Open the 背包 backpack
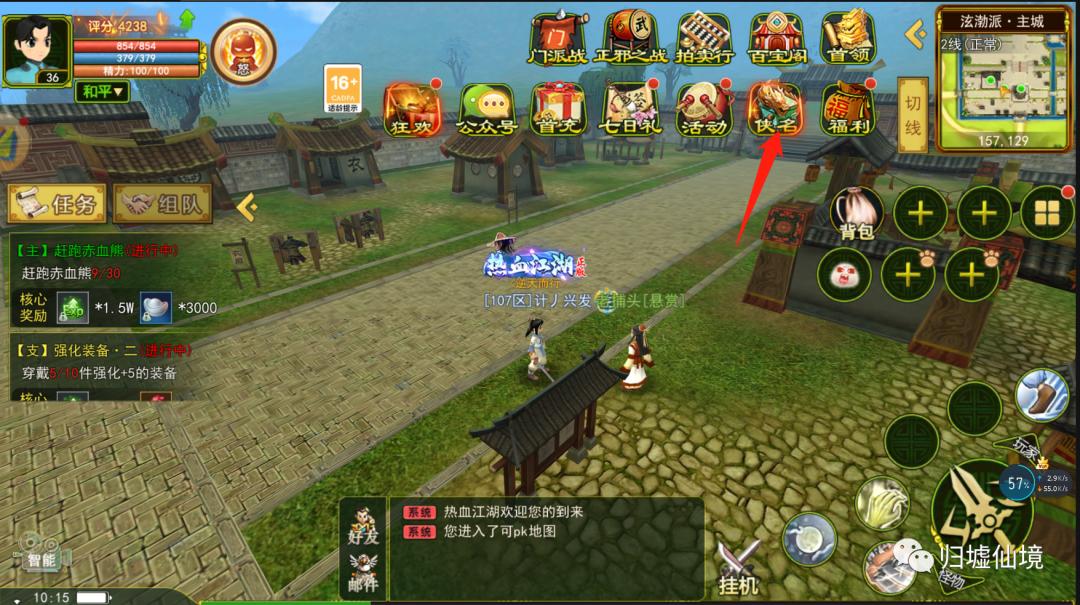This screenshot has width=1080, height=605. click(x=857, y=213)
